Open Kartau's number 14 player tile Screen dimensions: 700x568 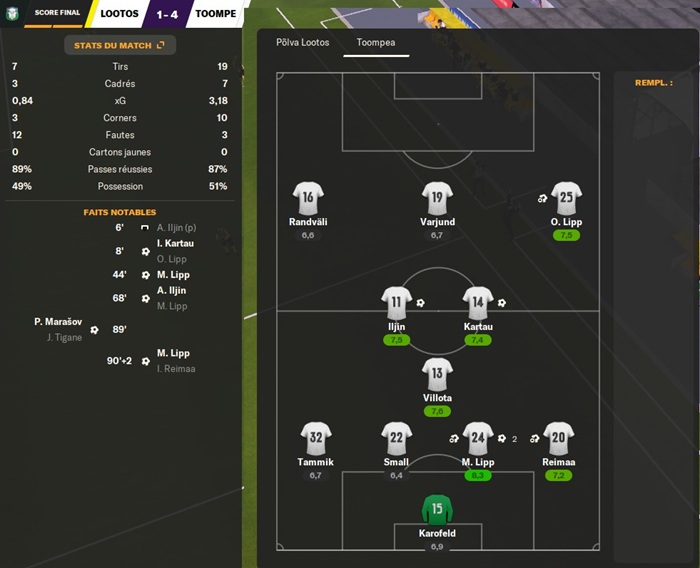[478, 303]
